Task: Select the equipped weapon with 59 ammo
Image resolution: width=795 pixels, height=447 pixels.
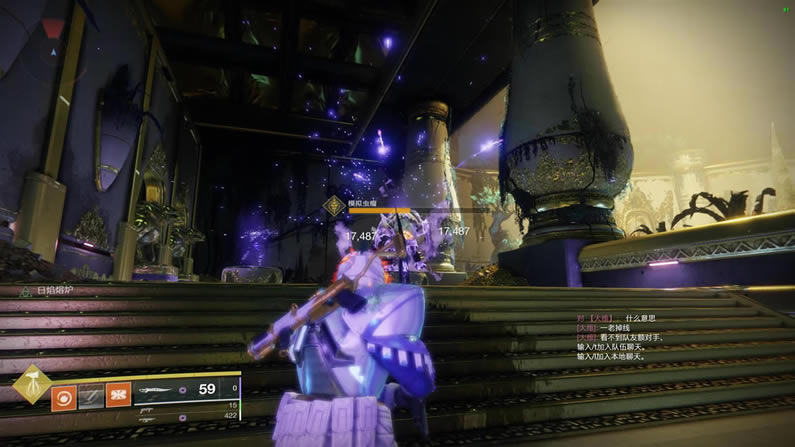Action: point(189,389)
